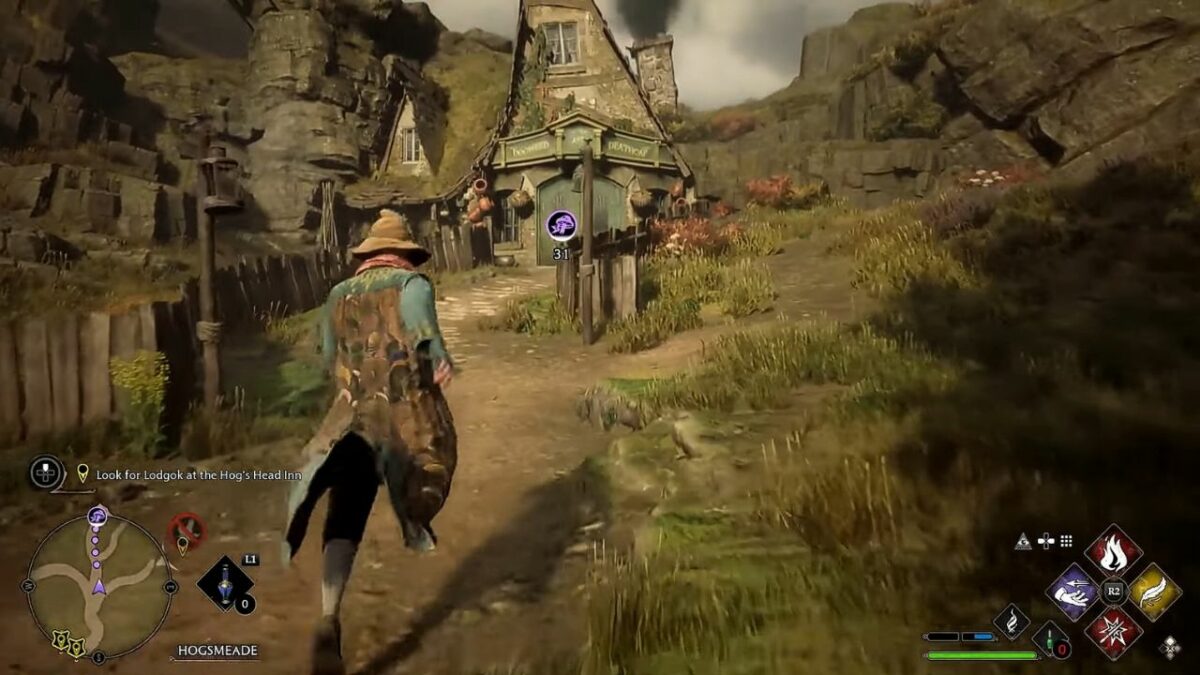Click the Lodgok quest objective tracker

tap(198, 475)
